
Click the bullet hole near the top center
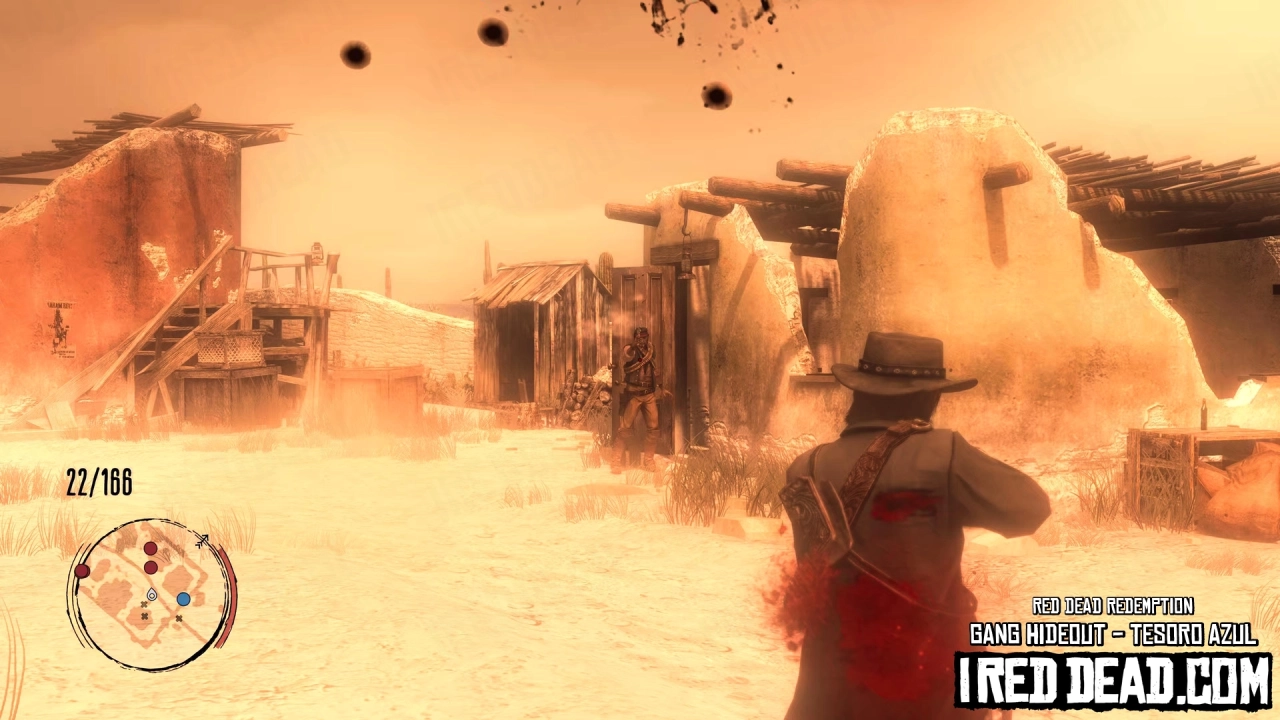(x=490, y=33)
